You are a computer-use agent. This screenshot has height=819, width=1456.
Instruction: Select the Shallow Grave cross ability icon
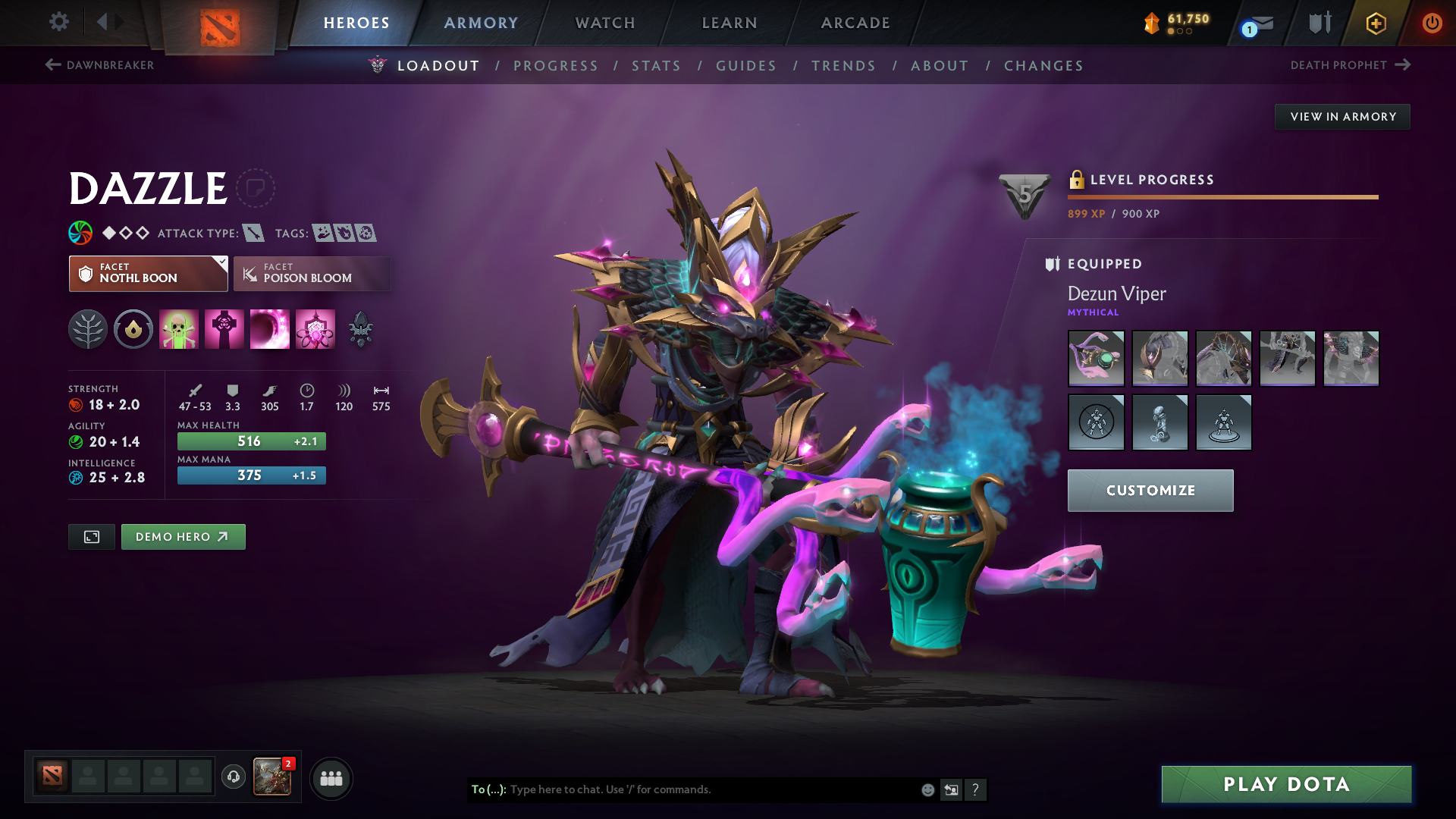pyautogui.click(x=224, y=329)
